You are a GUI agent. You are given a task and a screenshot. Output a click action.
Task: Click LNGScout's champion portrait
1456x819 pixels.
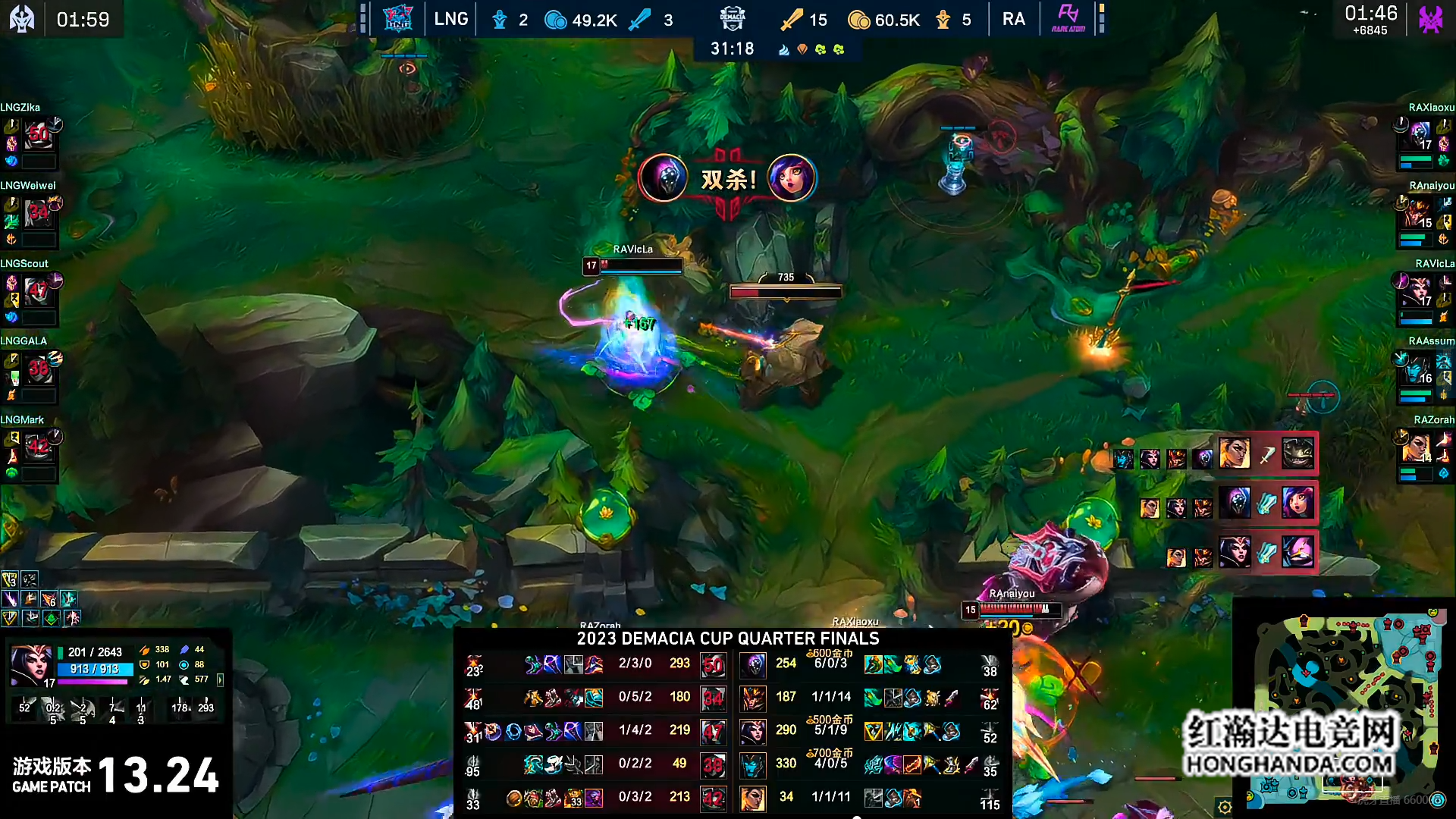[x=38, y=292]
